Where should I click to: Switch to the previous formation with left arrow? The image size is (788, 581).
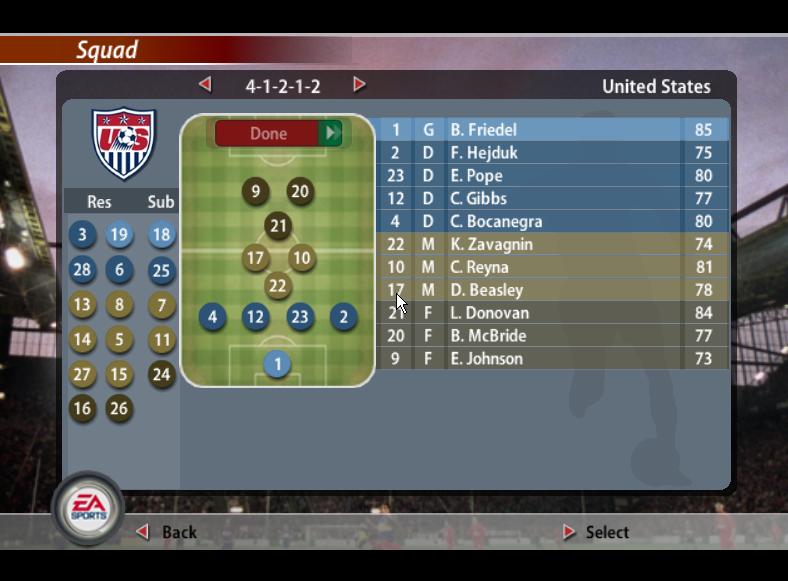pyautogui.click(x=205, y=85)
